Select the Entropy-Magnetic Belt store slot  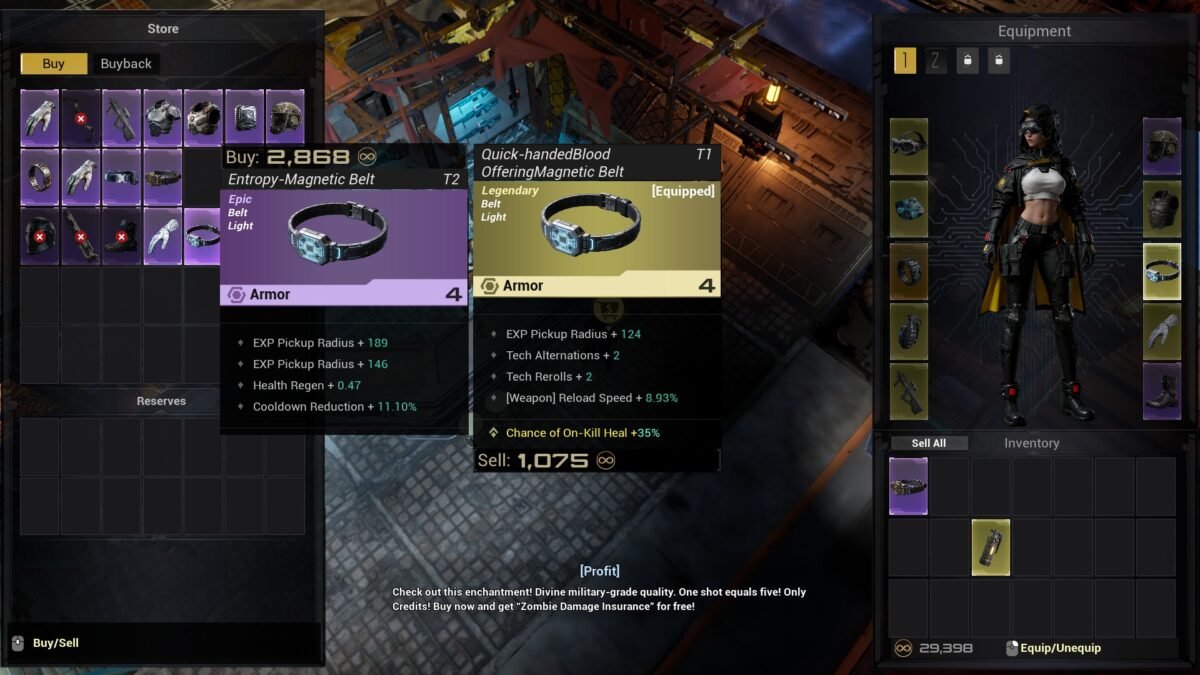tap(203, 236)
